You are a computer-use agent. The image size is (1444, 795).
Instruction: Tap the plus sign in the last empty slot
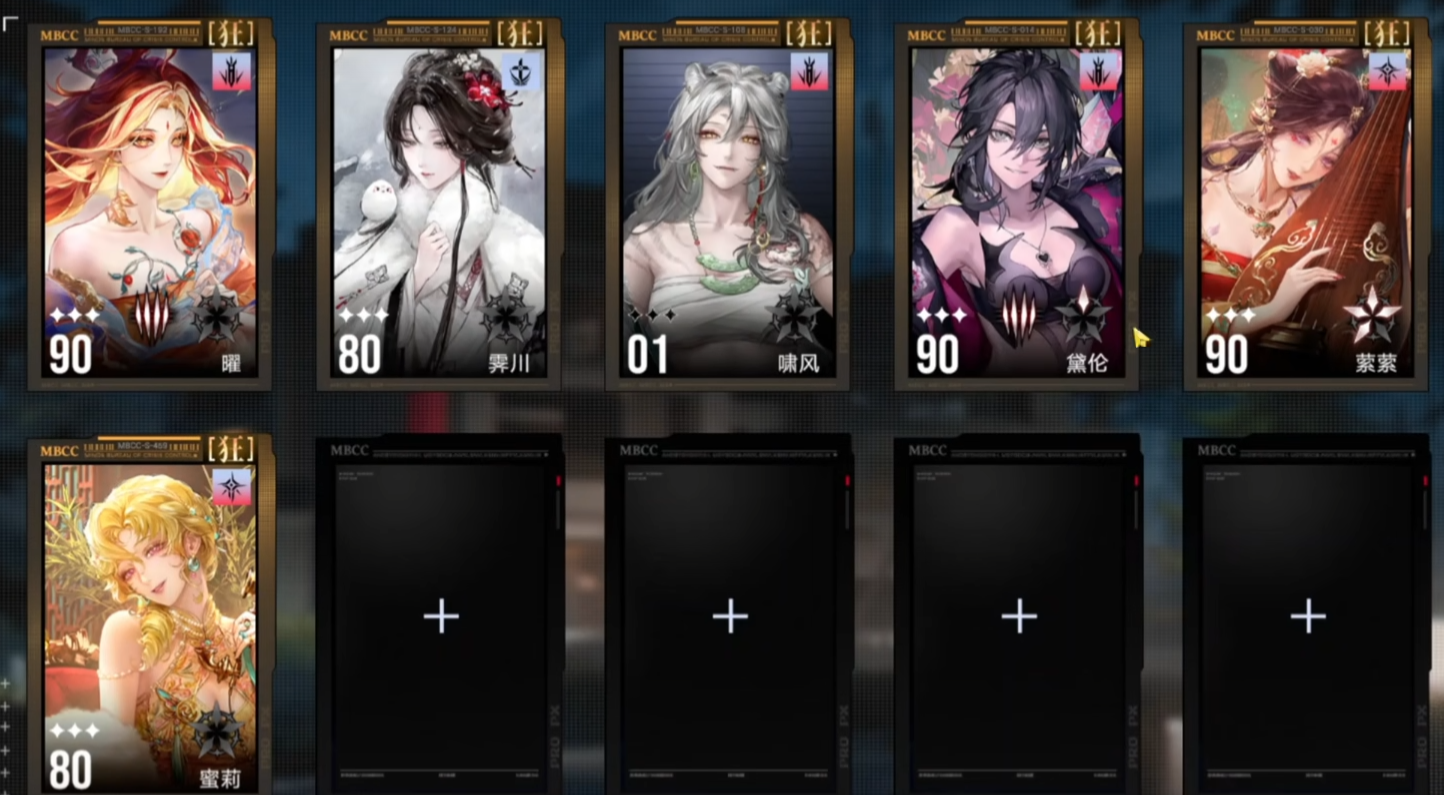[x=1306, y=616]
